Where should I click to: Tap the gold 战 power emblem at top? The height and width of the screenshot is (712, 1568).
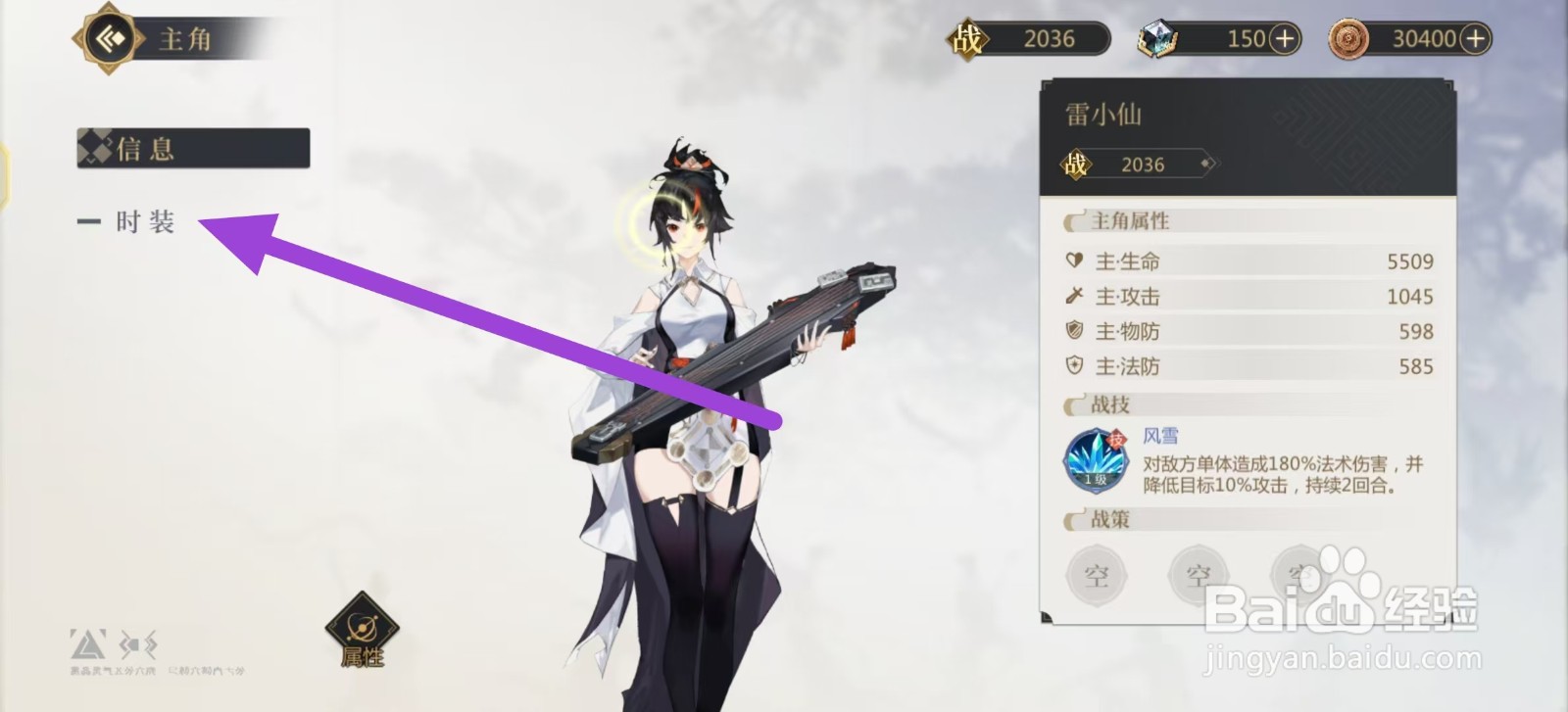click(x=968, y=37)
